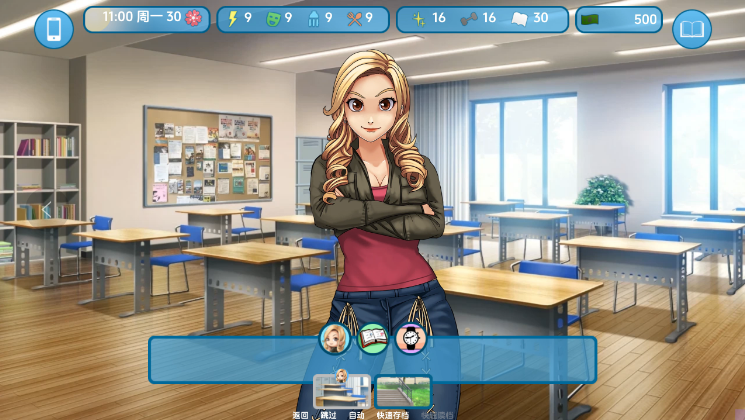Talk to the blonde girl portrait icon
This screenshot has width=745, height=420.
(x=335, y=339)
